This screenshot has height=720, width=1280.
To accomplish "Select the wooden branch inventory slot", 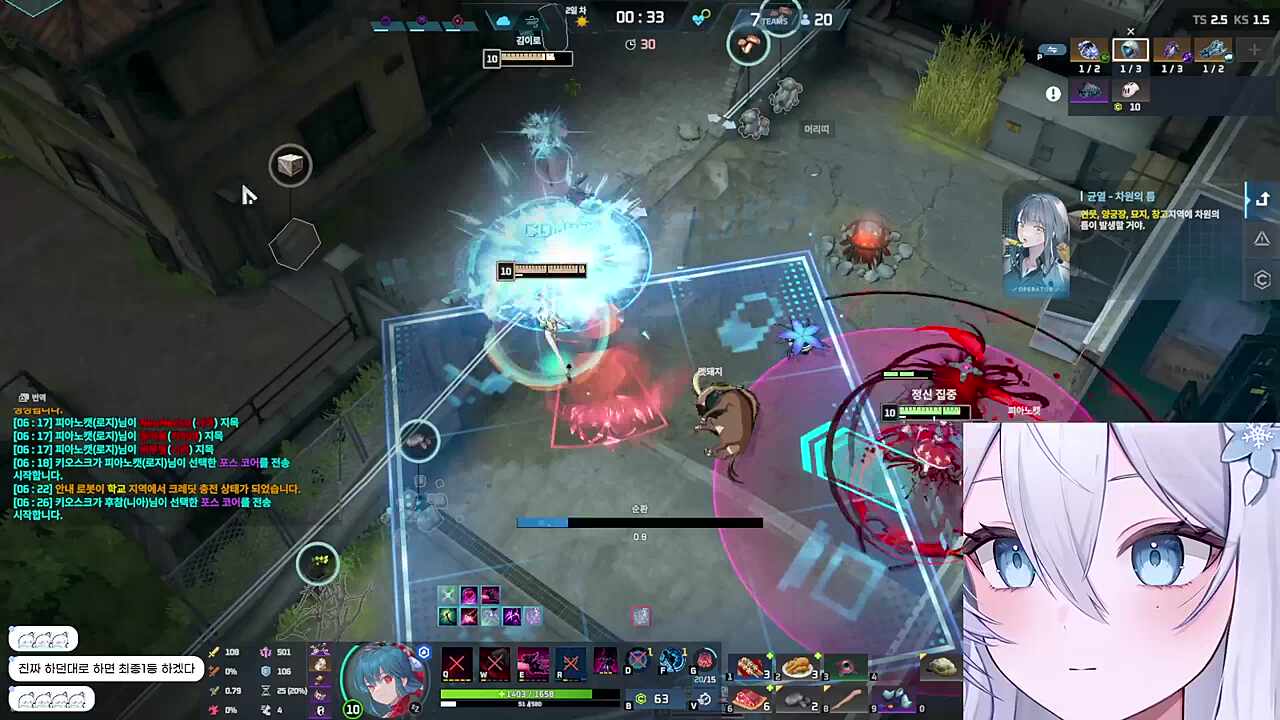I will pos(847,698).
